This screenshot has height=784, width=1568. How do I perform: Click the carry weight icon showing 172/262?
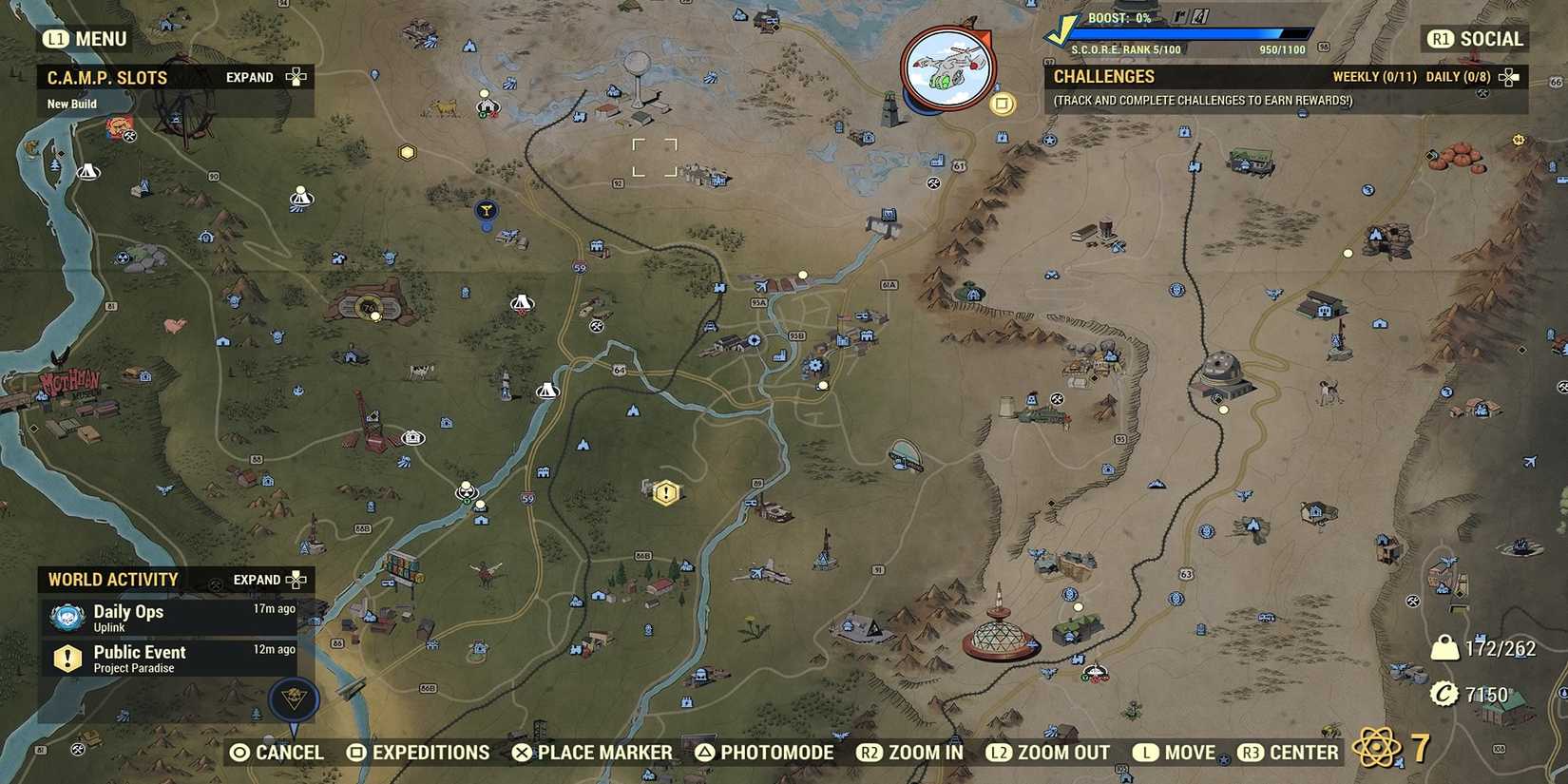[x=1445, y=647]
